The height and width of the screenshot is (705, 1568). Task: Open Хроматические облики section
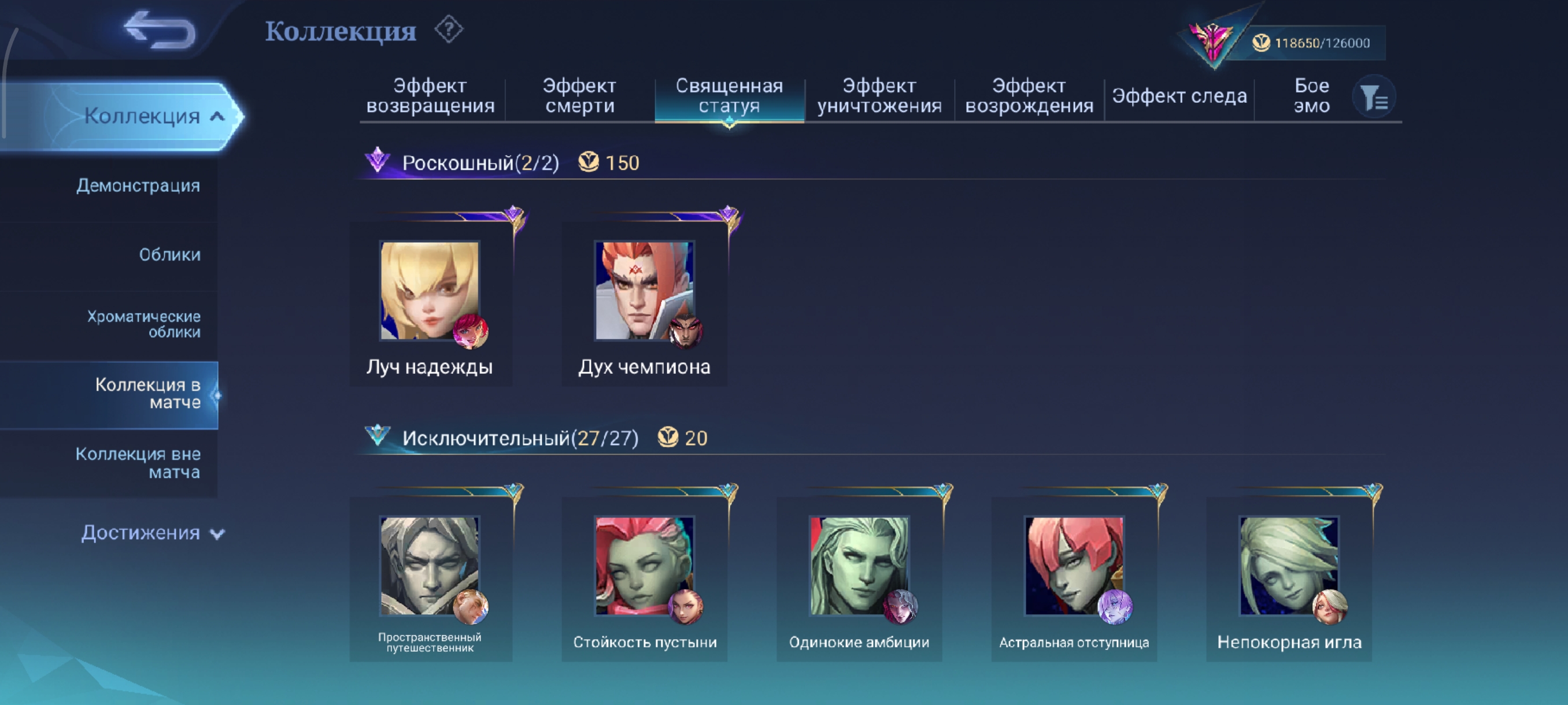pyautogui.click(x=143, y=324)
